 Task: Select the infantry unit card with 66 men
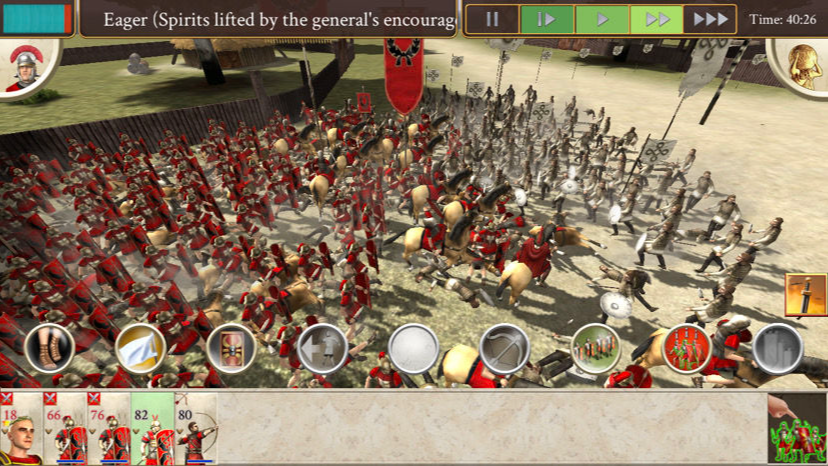pyautogui.click(x=65, y=429)
